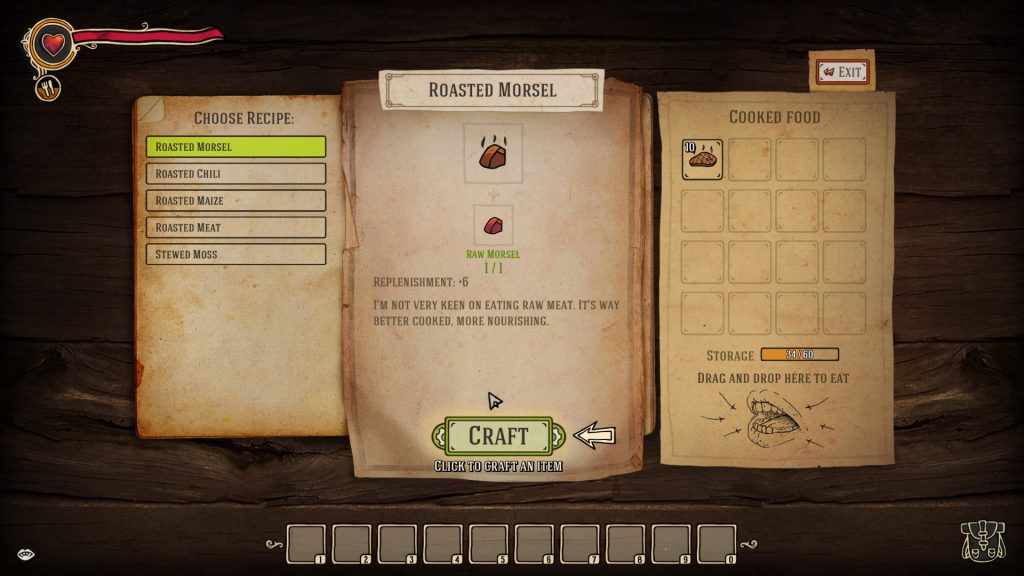Click the mouth eating area
This screenshot has width=1024, height=576.
[x=773, y=418]
